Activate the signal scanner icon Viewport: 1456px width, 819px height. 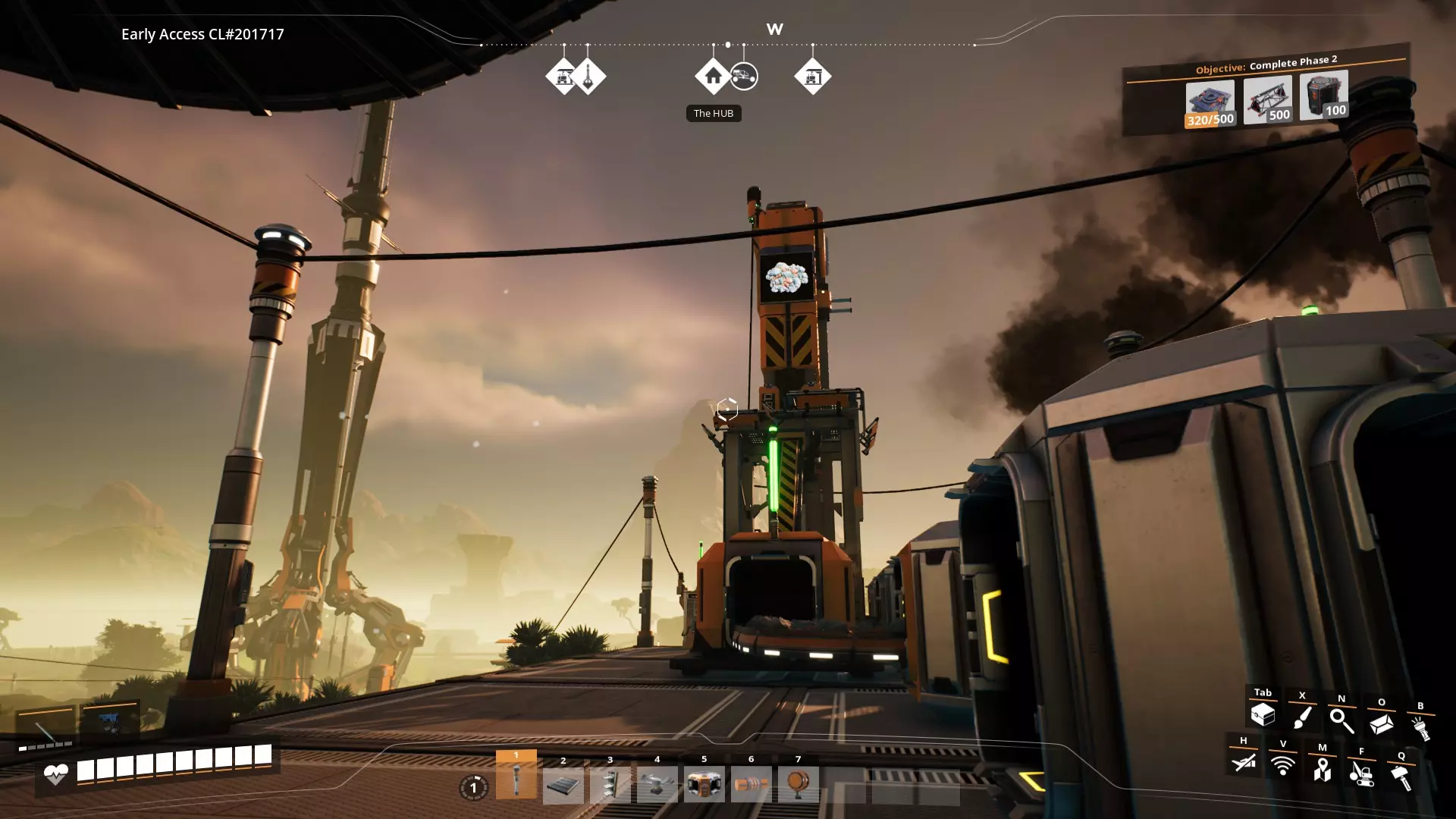pos(1282,765)
